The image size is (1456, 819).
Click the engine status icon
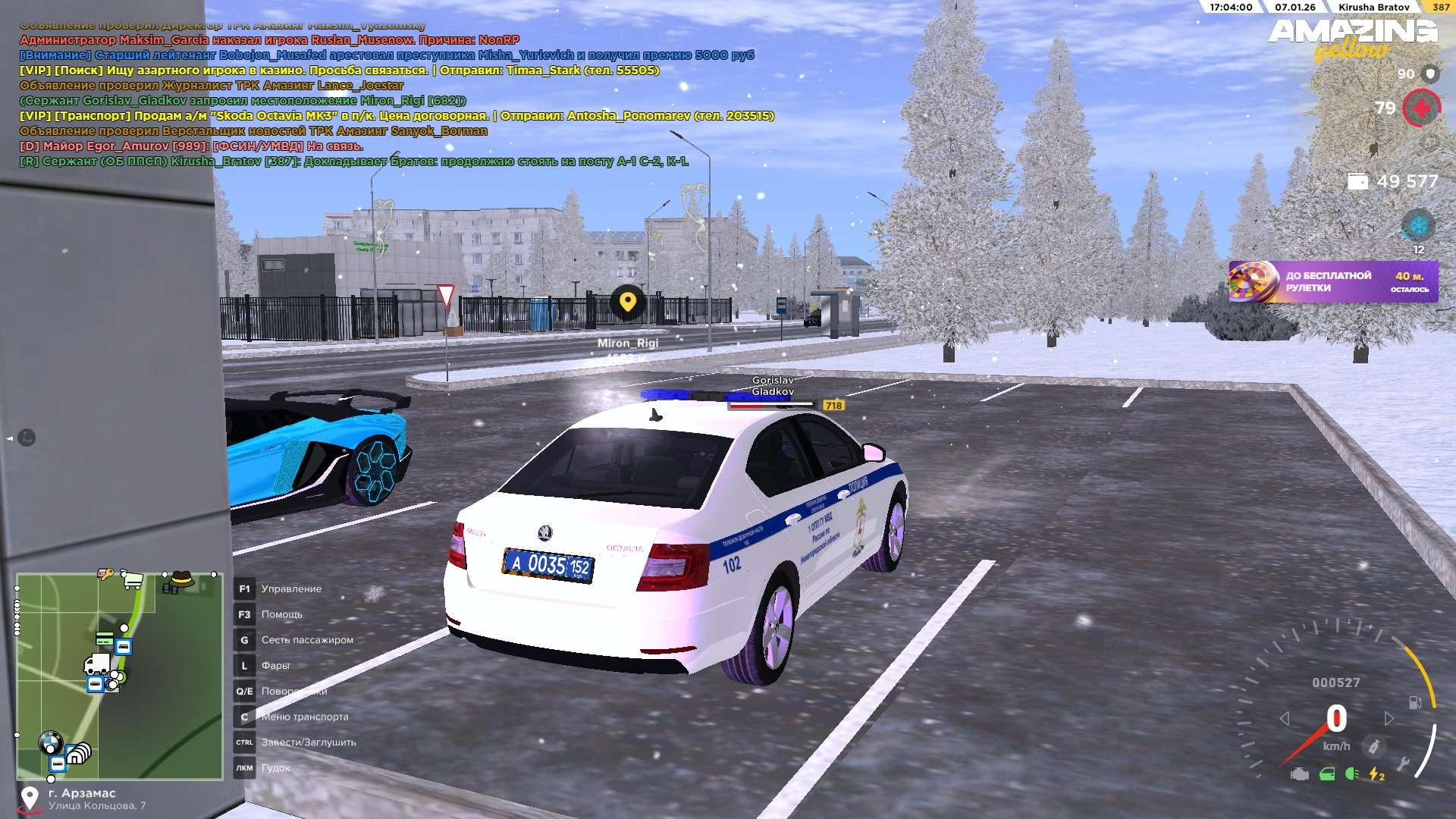coord(1300,774)
